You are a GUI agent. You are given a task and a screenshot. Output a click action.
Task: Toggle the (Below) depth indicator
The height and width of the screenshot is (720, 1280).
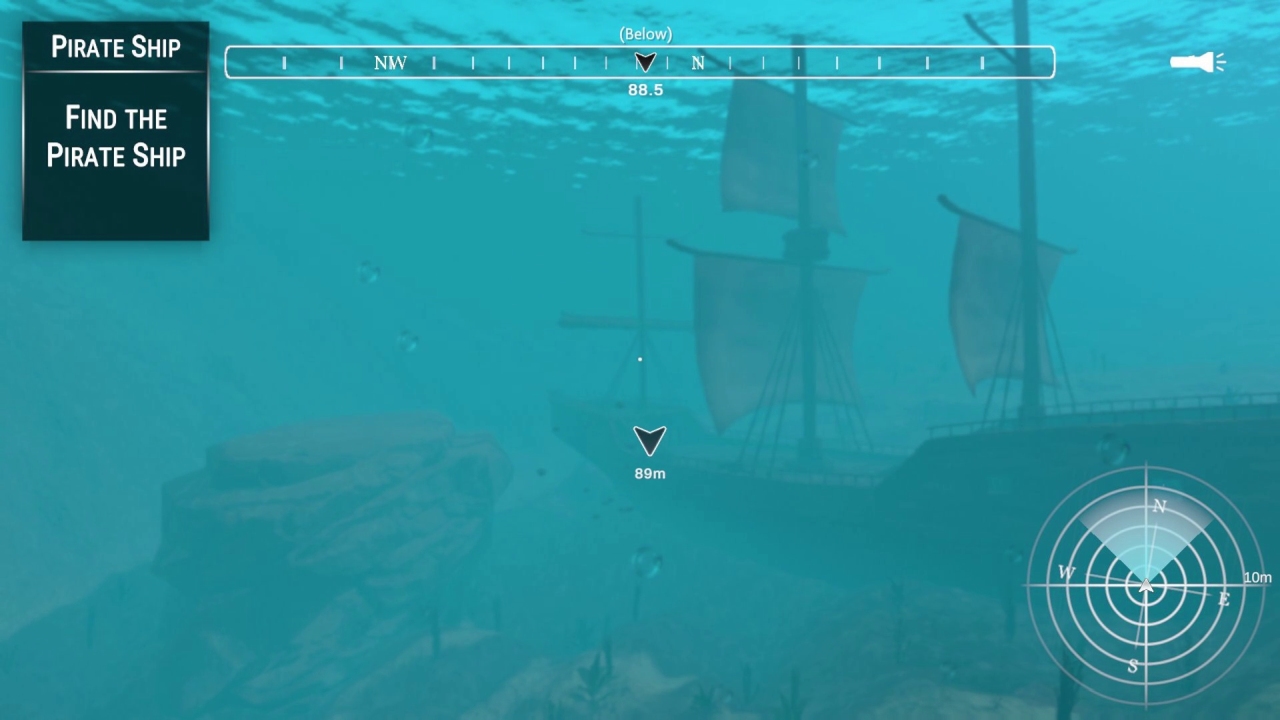pos(646,33)
